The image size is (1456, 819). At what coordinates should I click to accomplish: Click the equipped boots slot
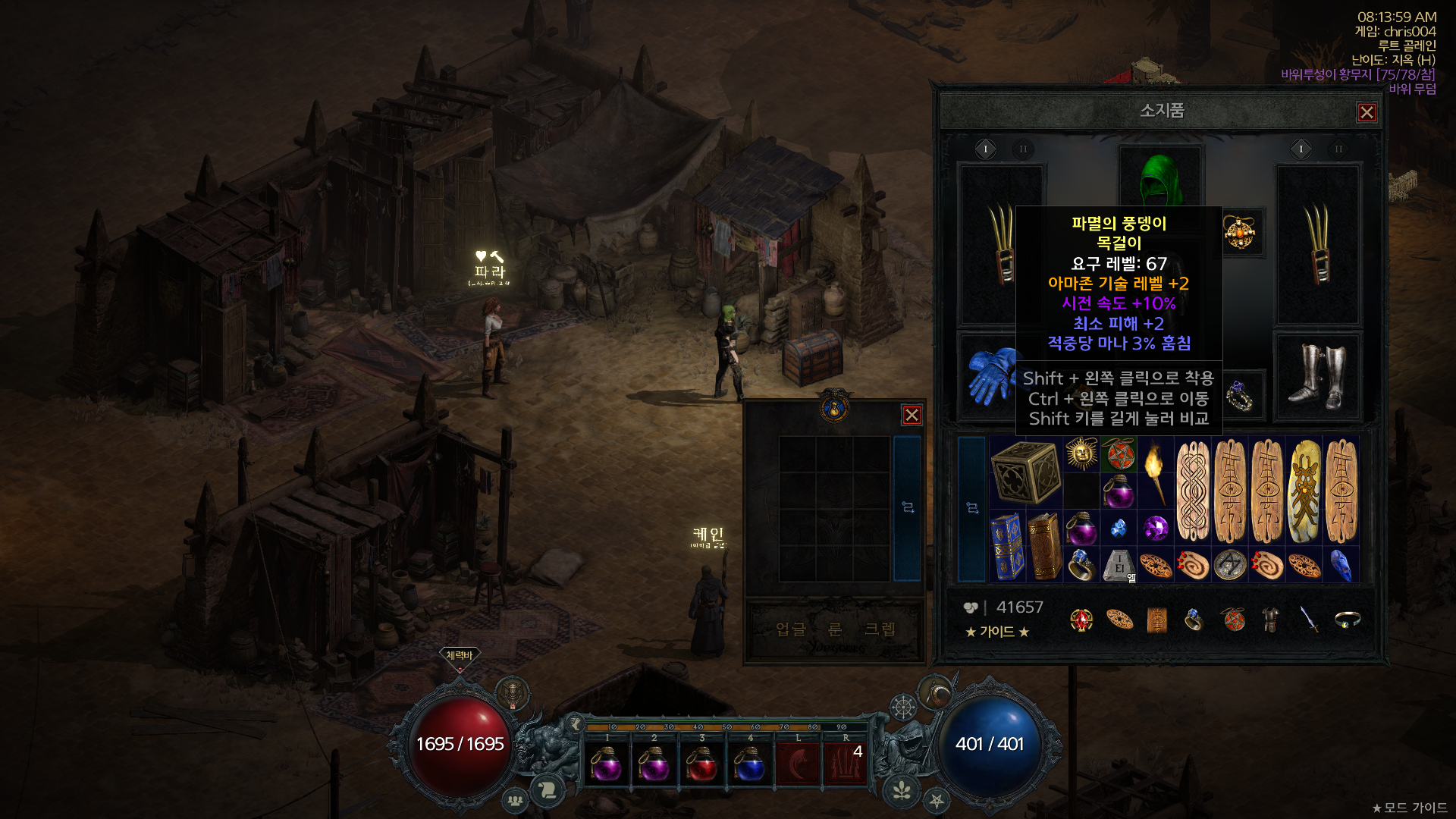click(1318, 376)
